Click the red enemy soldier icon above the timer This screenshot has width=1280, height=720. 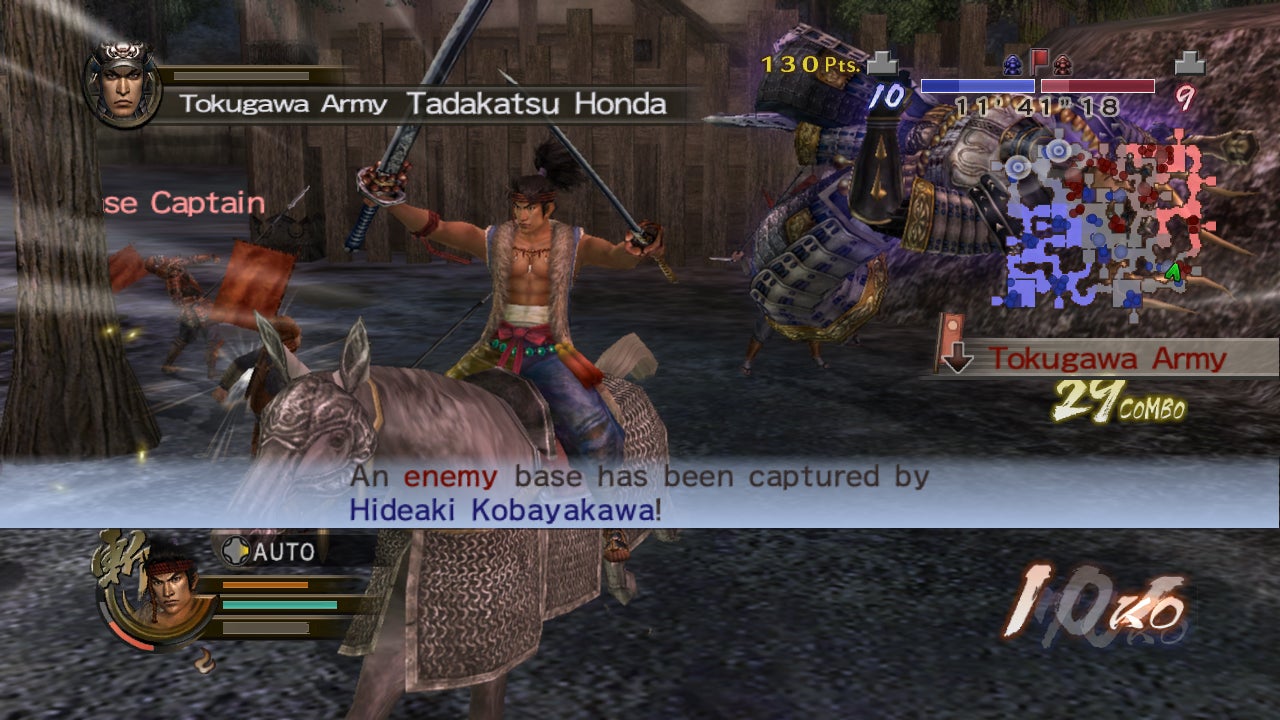point(1062,62)
